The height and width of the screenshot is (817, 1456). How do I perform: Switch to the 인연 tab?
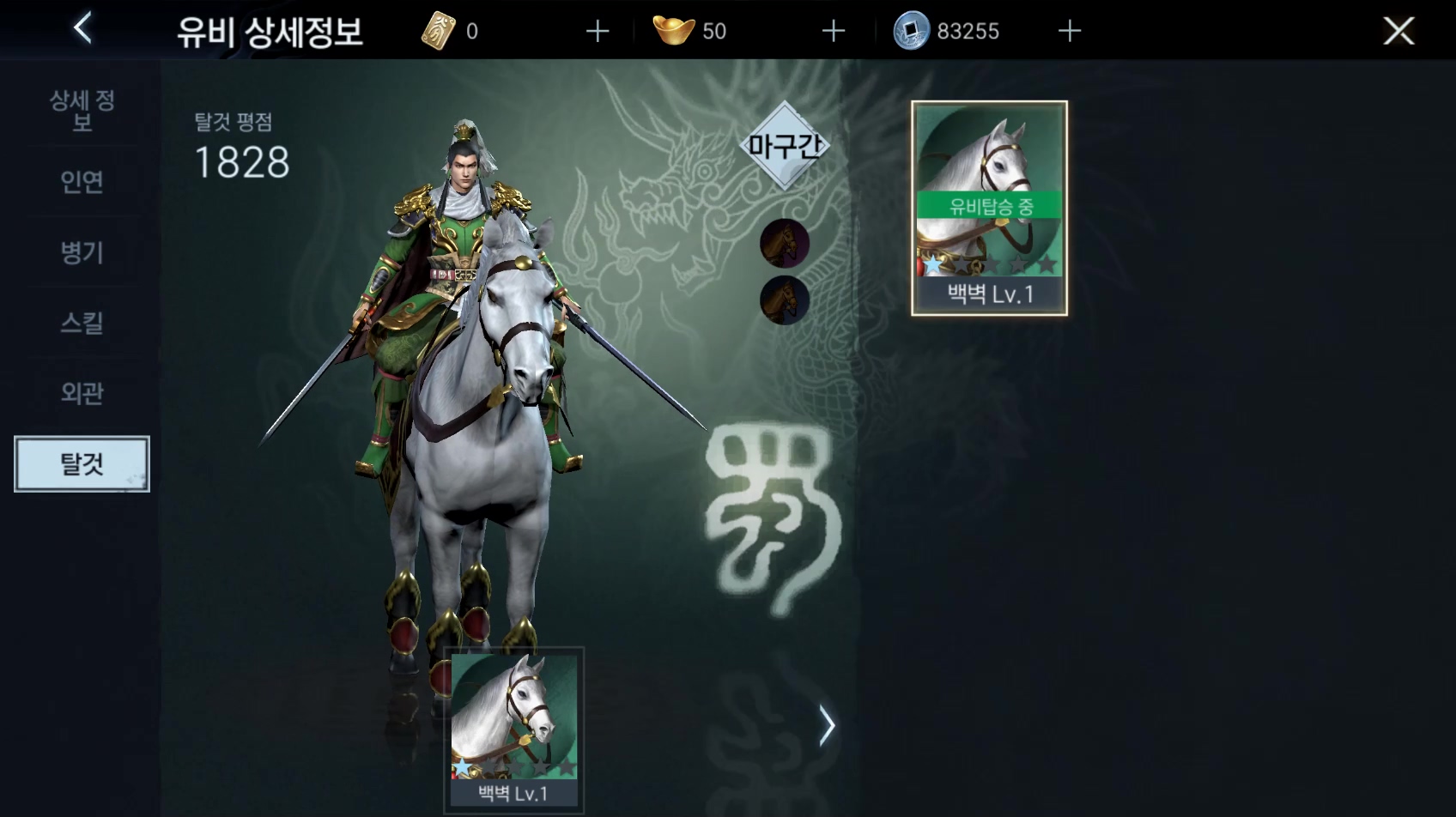[x=82, y=182]
